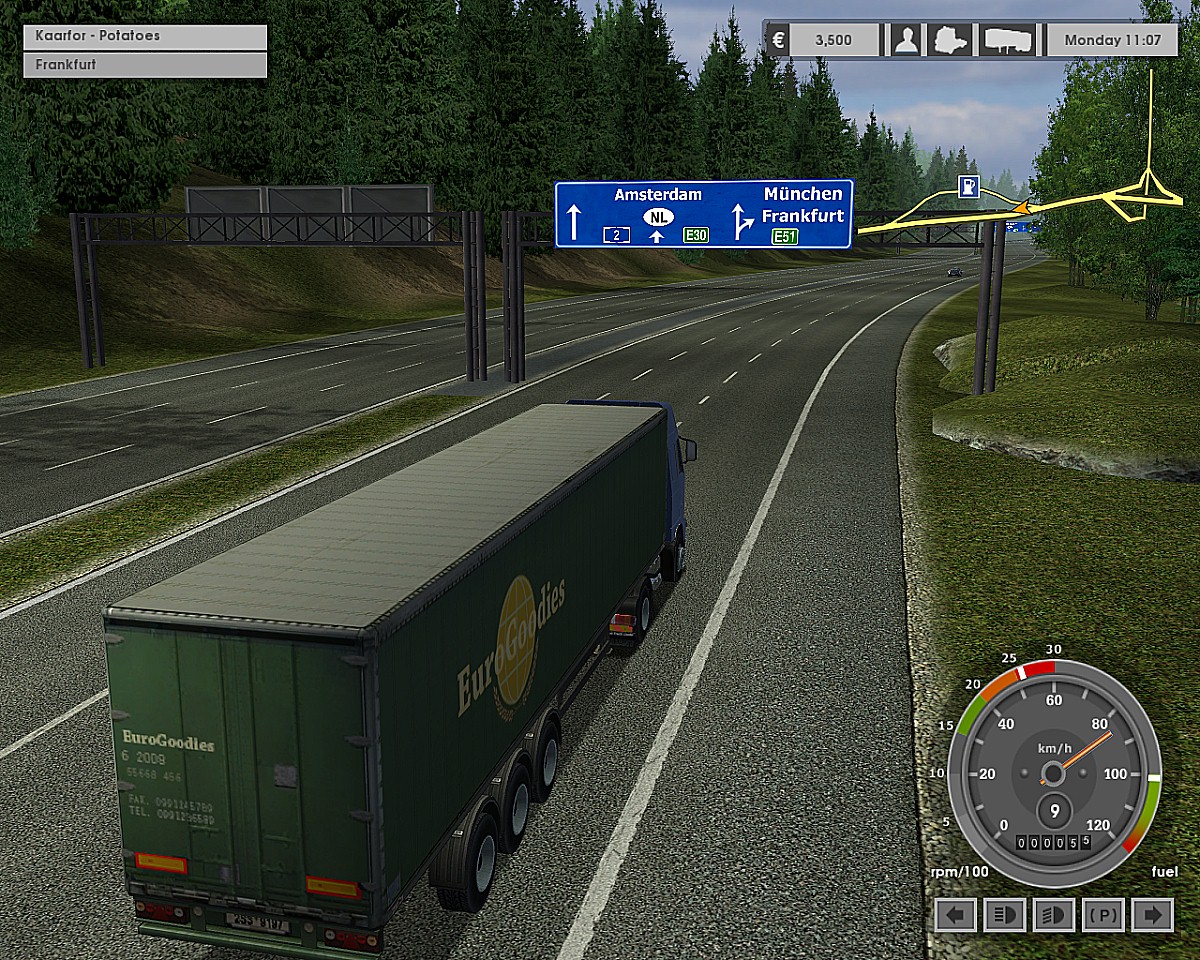This screenshot has width=1200, height=960.
Task: Engage the parking brake (P) indicator
Action: [1103, 914]
